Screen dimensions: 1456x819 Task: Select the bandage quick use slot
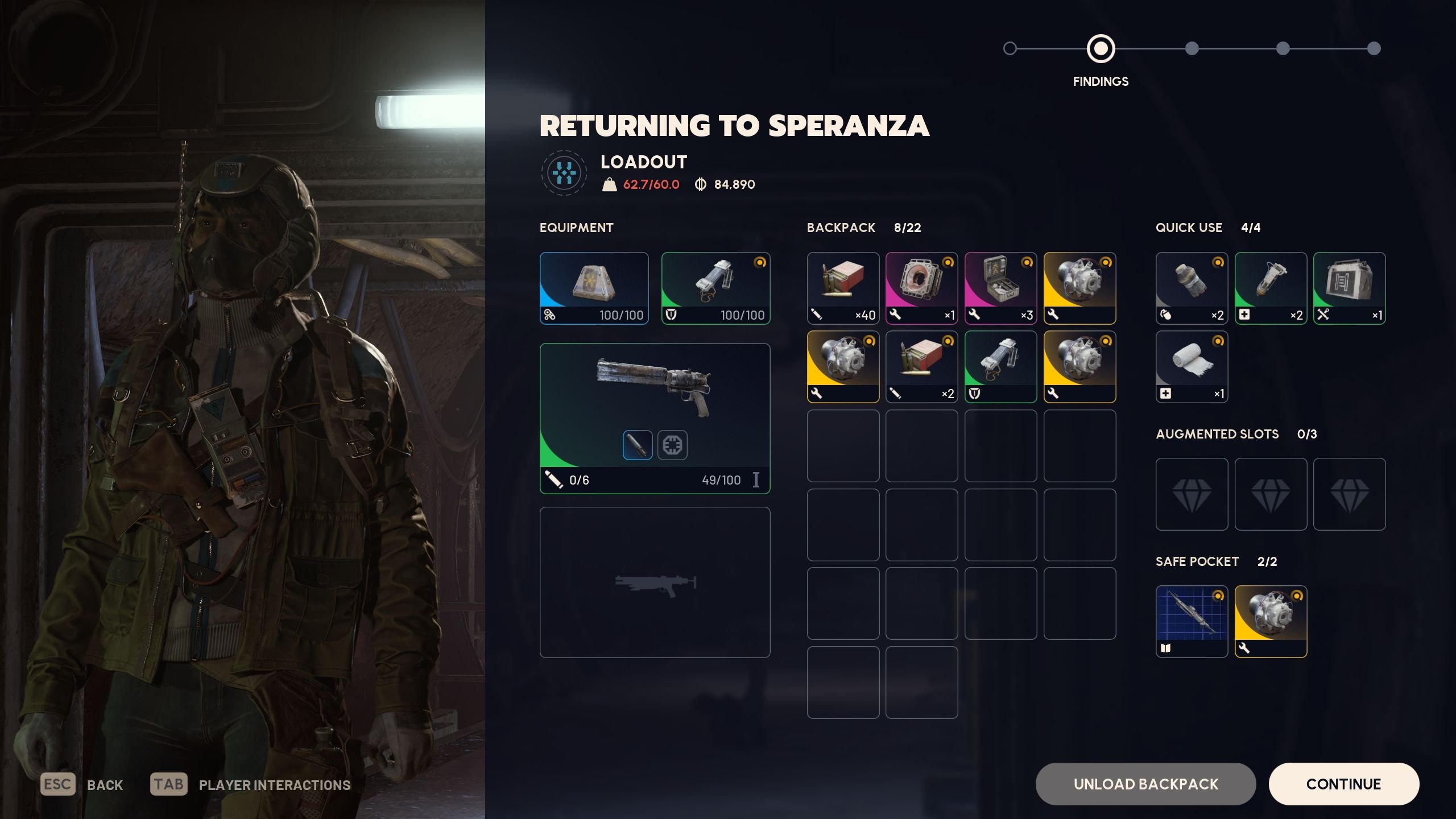pyautogui.click(x=1192, y=367)
